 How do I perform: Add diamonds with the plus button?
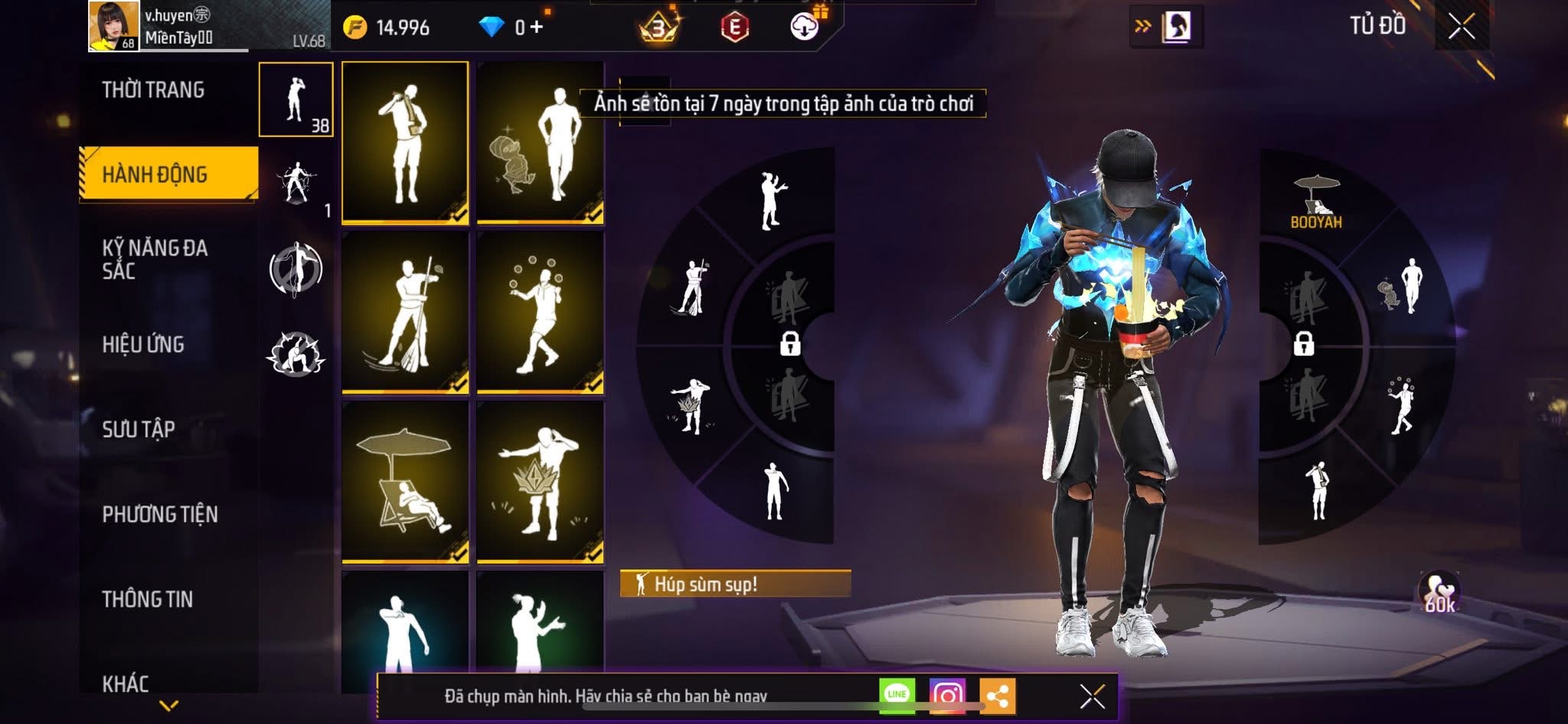point(537,28)
